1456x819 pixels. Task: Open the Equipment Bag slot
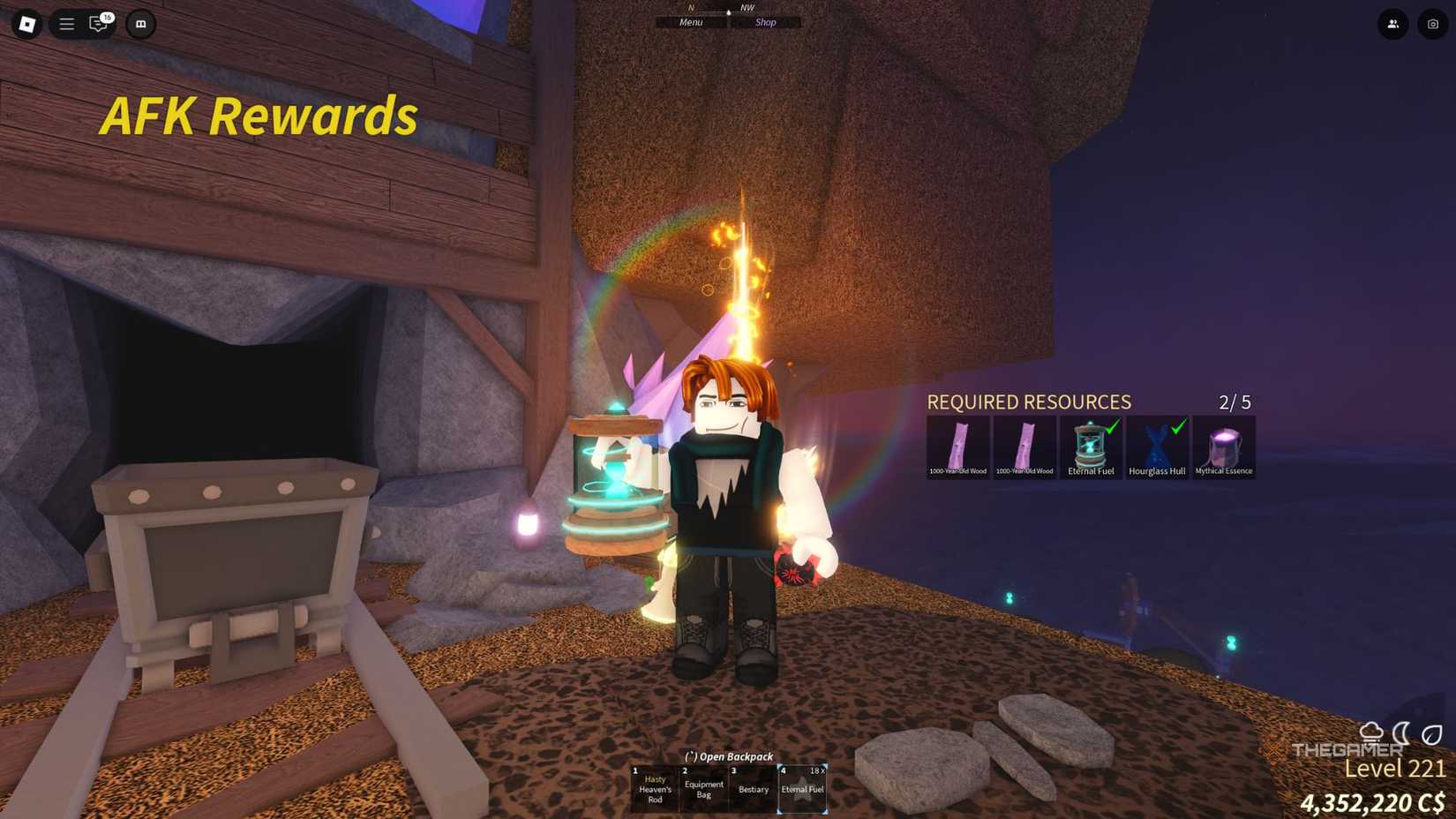pyautogui.click(x=703, y=788)
